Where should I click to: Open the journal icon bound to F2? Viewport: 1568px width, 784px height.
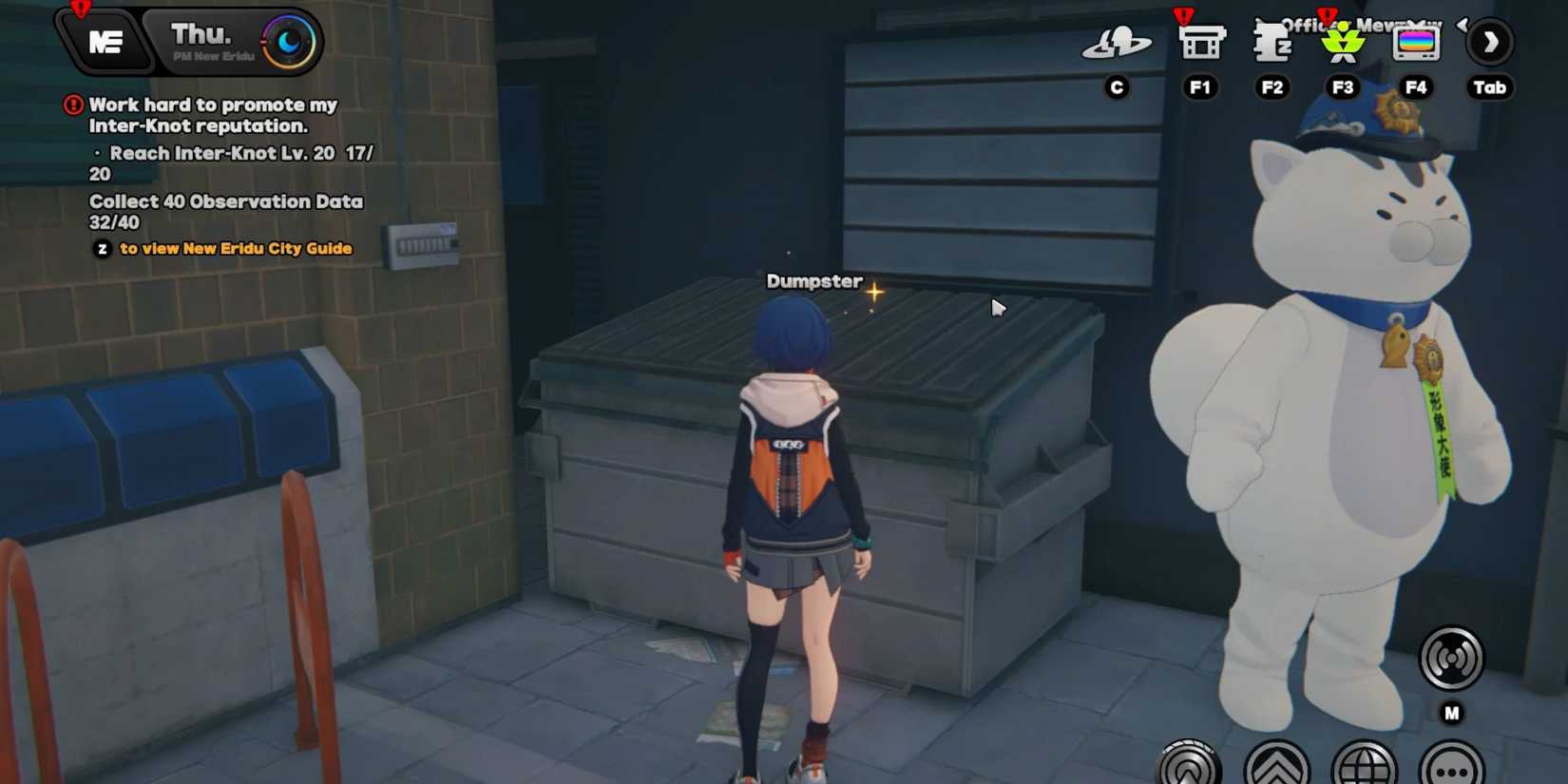tap(1272, 43)
